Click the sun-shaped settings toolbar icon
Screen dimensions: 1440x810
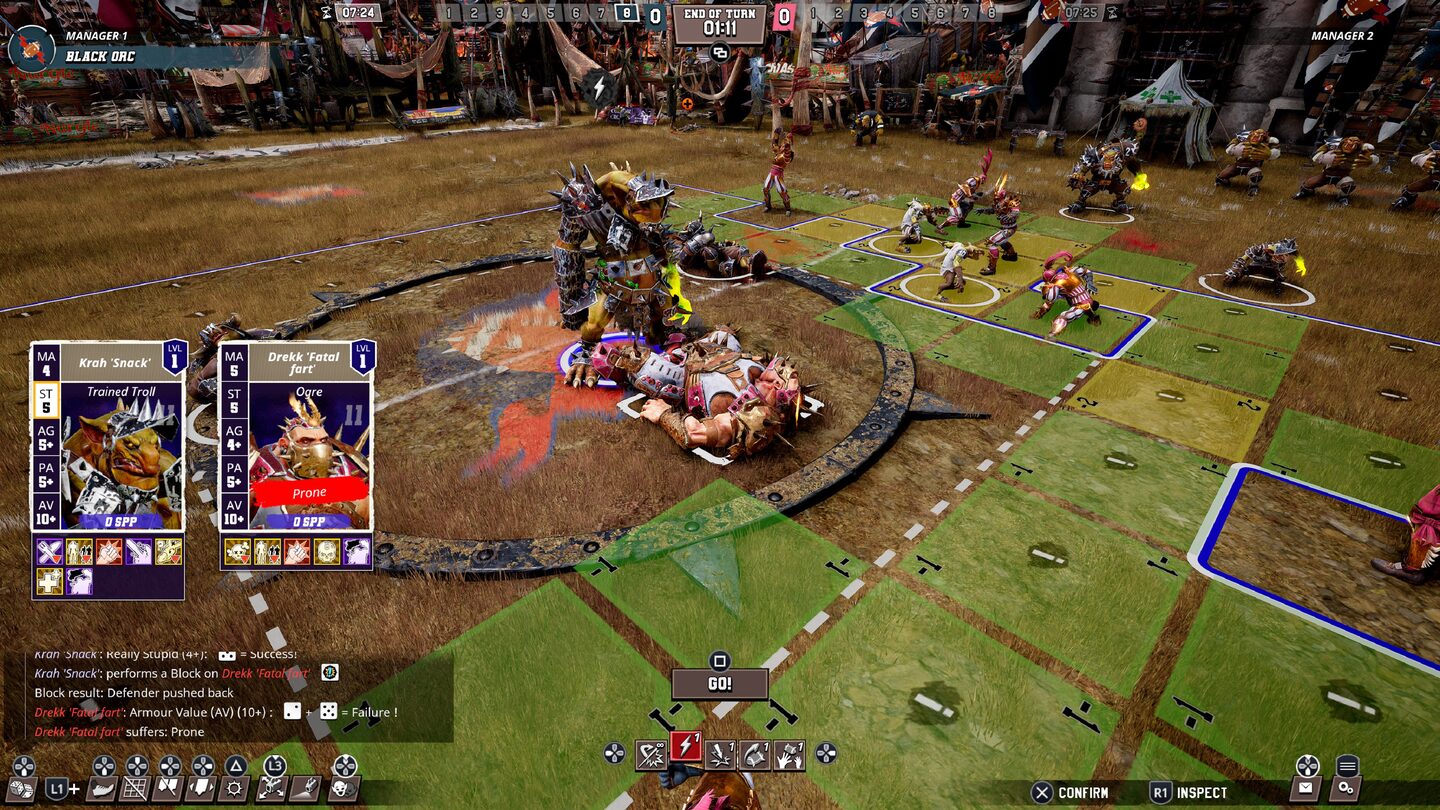coord(236,789)
